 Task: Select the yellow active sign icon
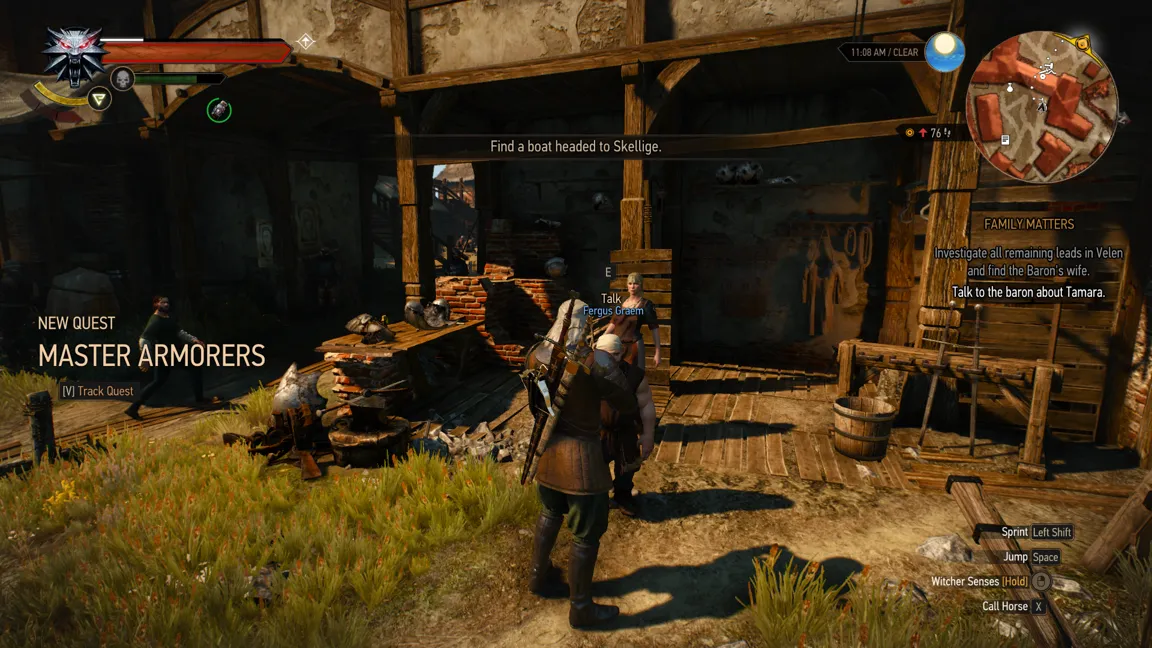[x=98, y=98]
